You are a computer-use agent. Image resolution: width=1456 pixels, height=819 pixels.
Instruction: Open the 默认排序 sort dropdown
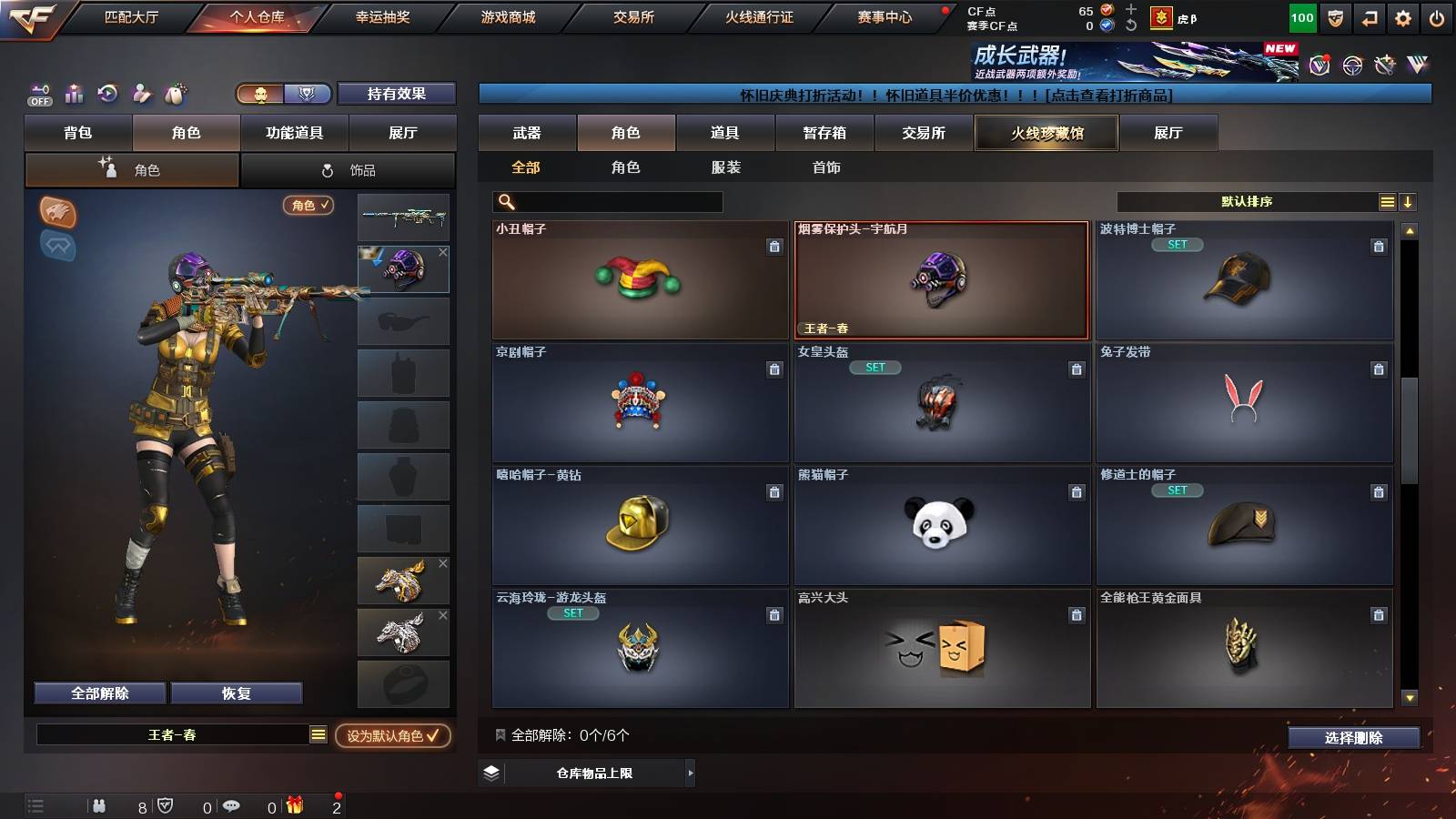click(x=1247, y=201)
